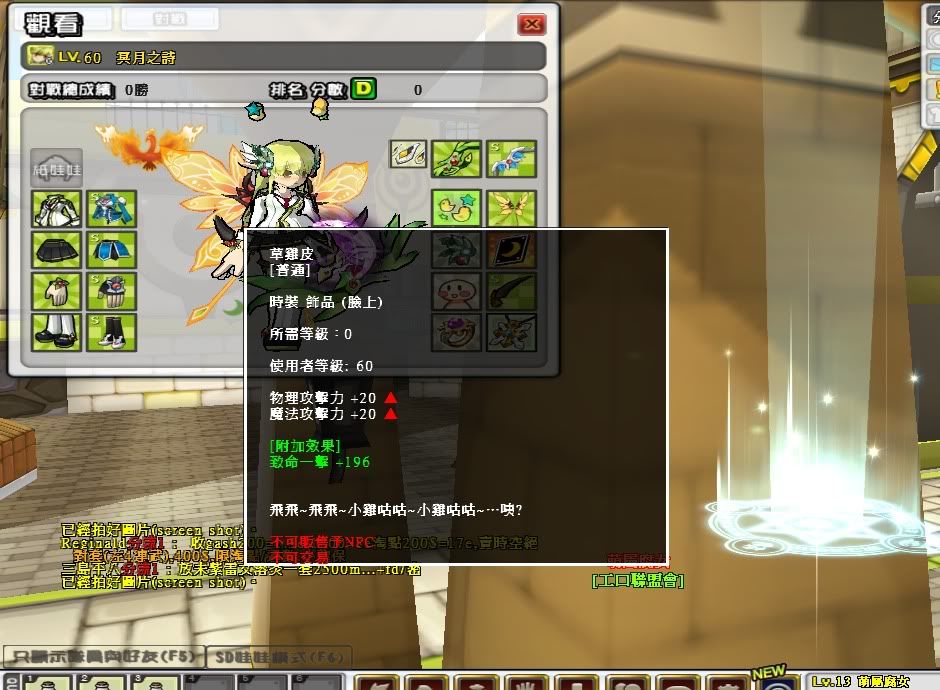Select the blushing face accessory slot
Image resolution: width=940 pixels, height=690 pixels.
(457, 291)
